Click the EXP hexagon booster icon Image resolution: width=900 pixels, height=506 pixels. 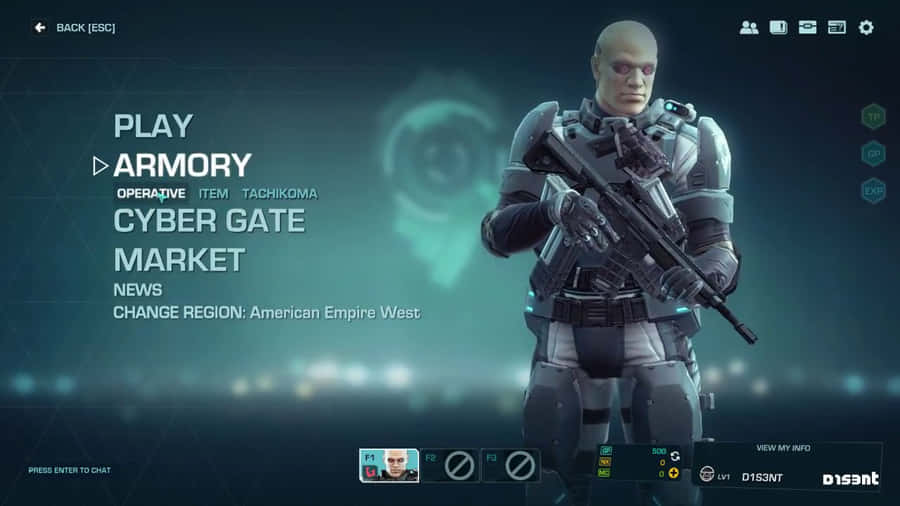coord(874,190)
